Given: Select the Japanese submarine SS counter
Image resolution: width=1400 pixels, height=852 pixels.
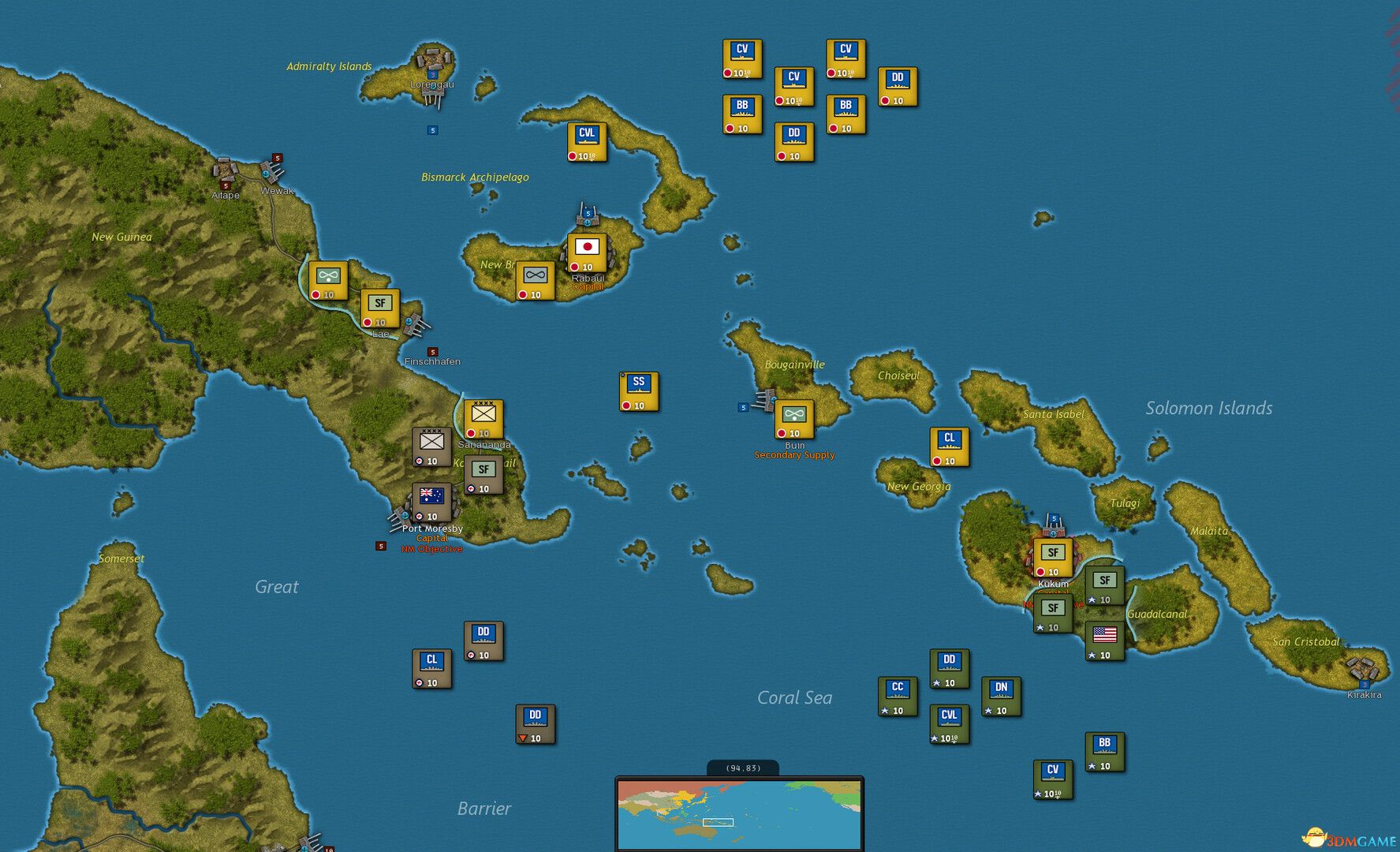Looking at the screenshot, I should pos(639,390).
